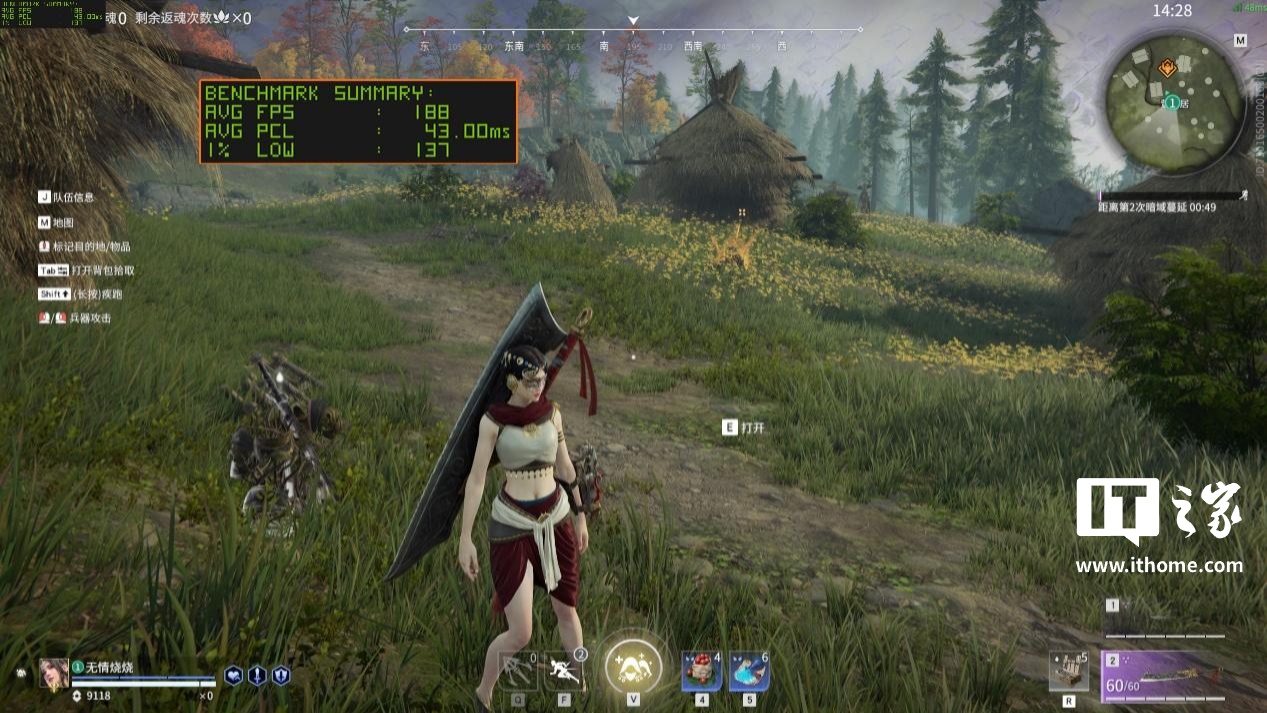
Task: Select the weapon repair kit slot
Action: click(x=1068, y=671)
